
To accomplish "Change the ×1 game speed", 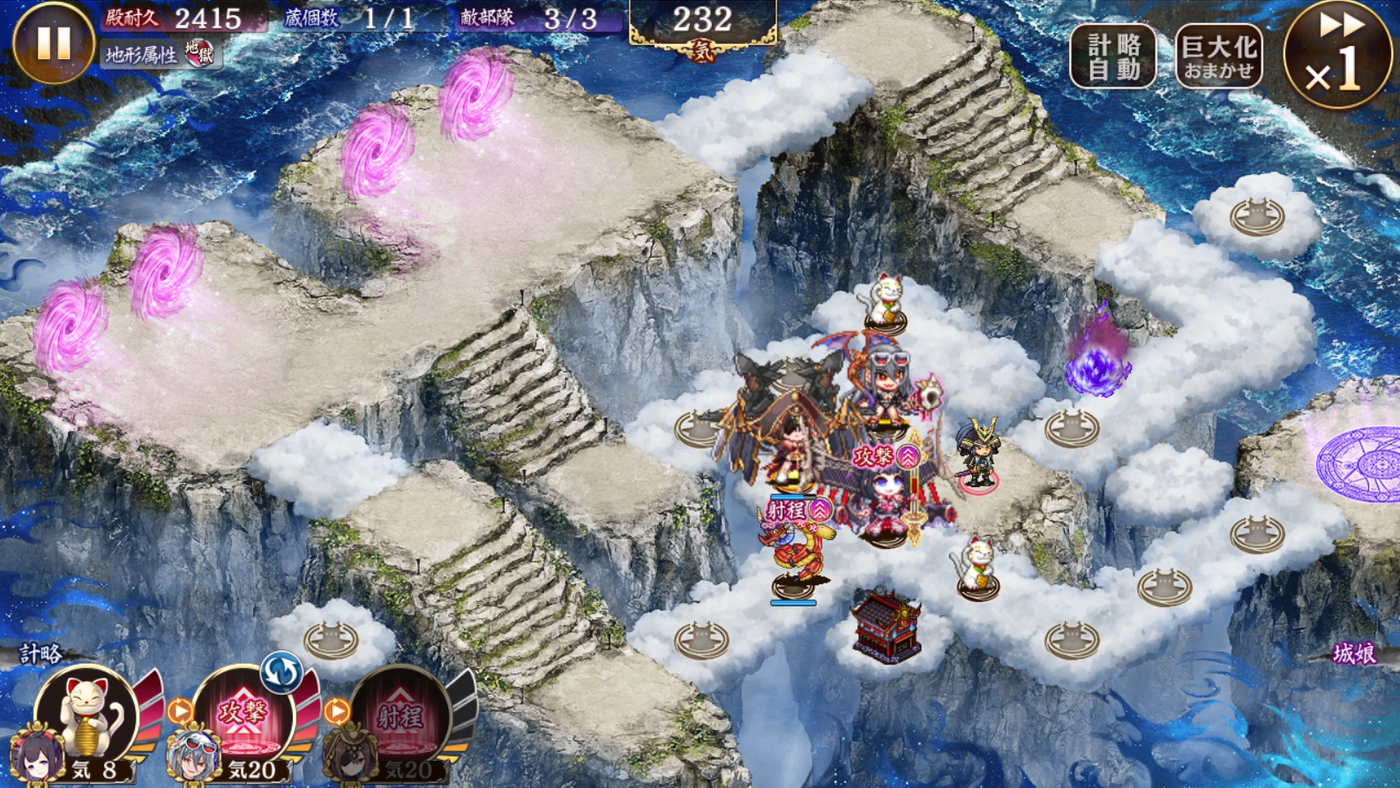I will pos(1337,56).
